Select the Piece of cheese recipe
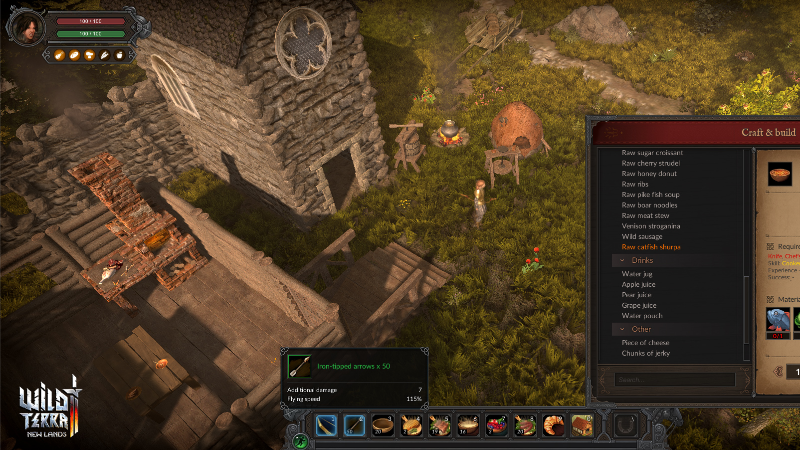The height and width of the screenshot is (450, 800). click(645, 342)
